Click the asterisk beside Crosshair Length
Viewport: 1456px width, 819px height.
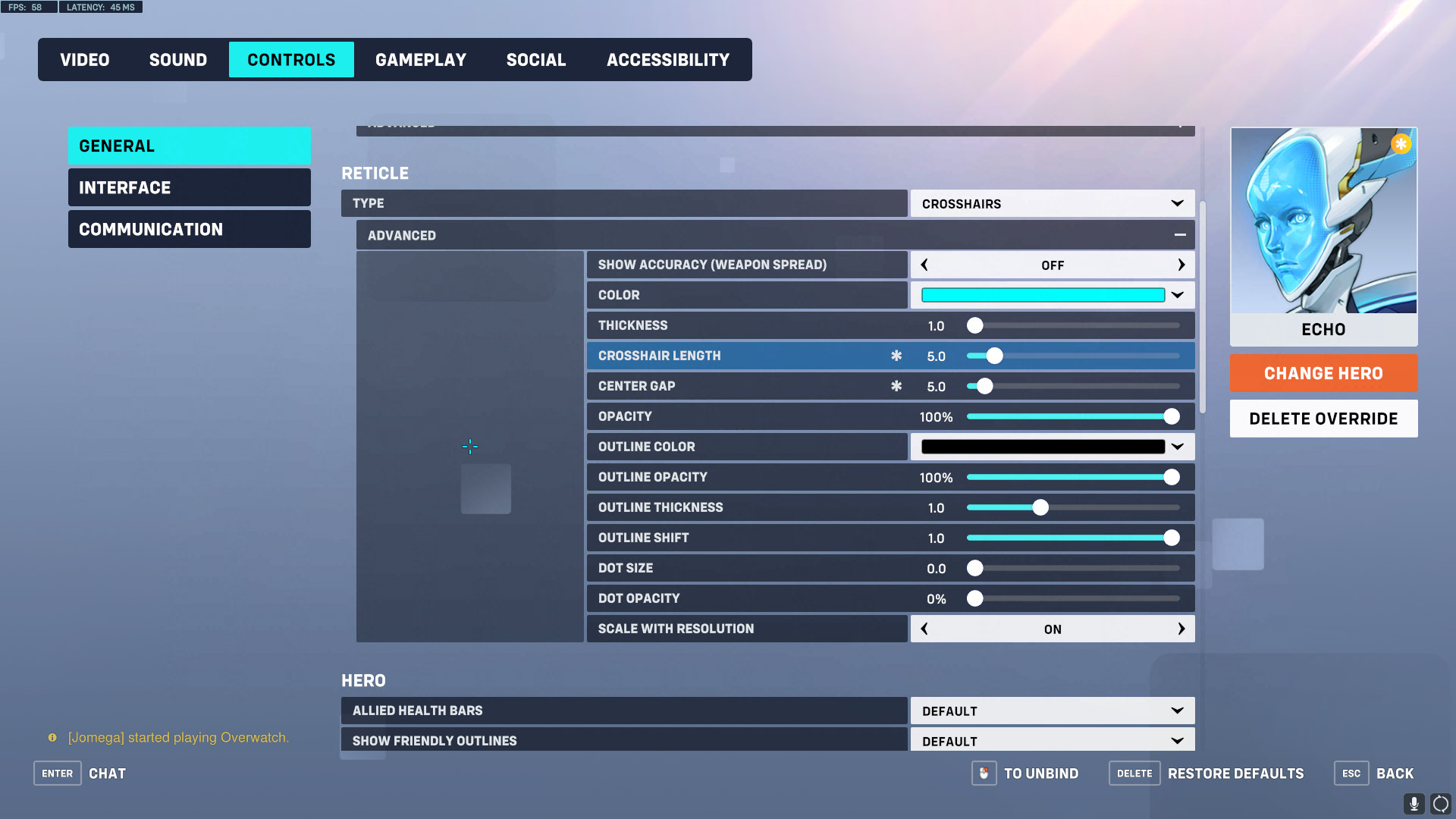click(896, 355)
